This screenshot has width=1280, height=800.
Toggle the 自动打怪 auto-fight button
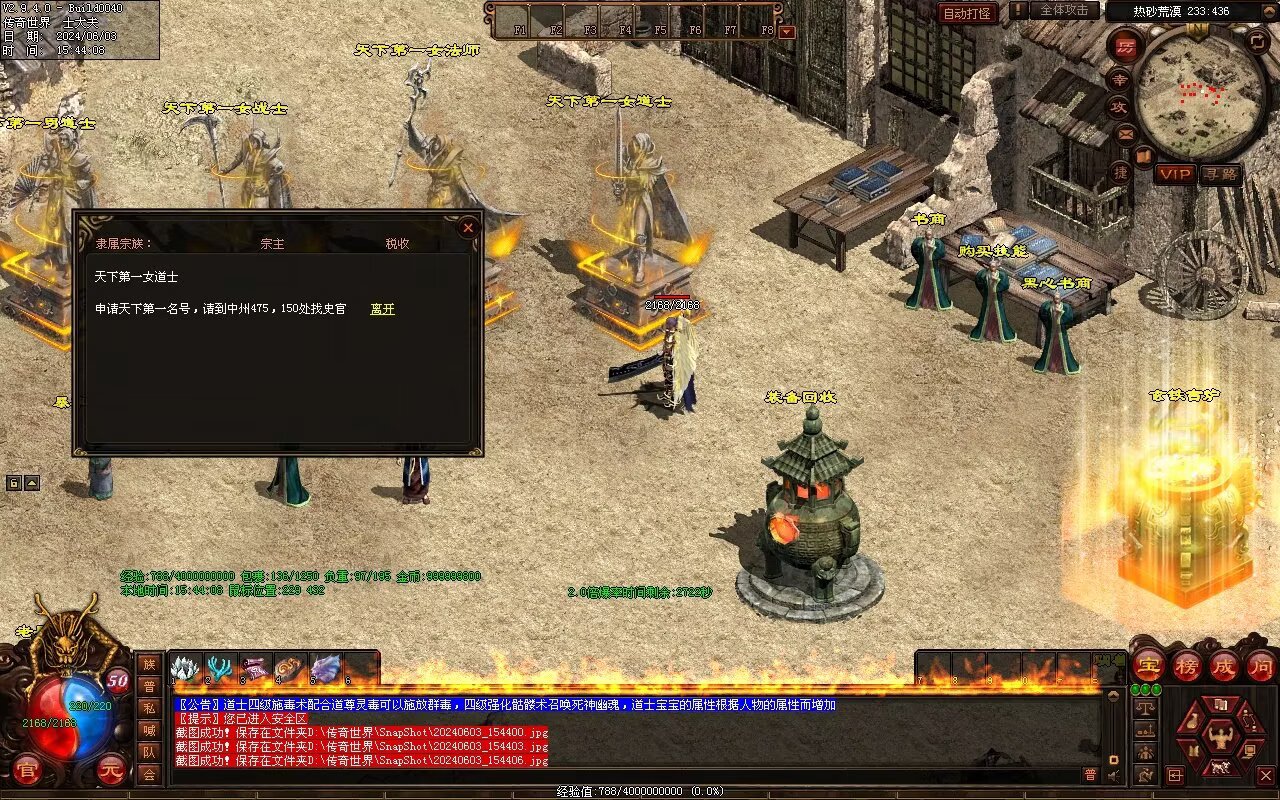tap(968, 13)
